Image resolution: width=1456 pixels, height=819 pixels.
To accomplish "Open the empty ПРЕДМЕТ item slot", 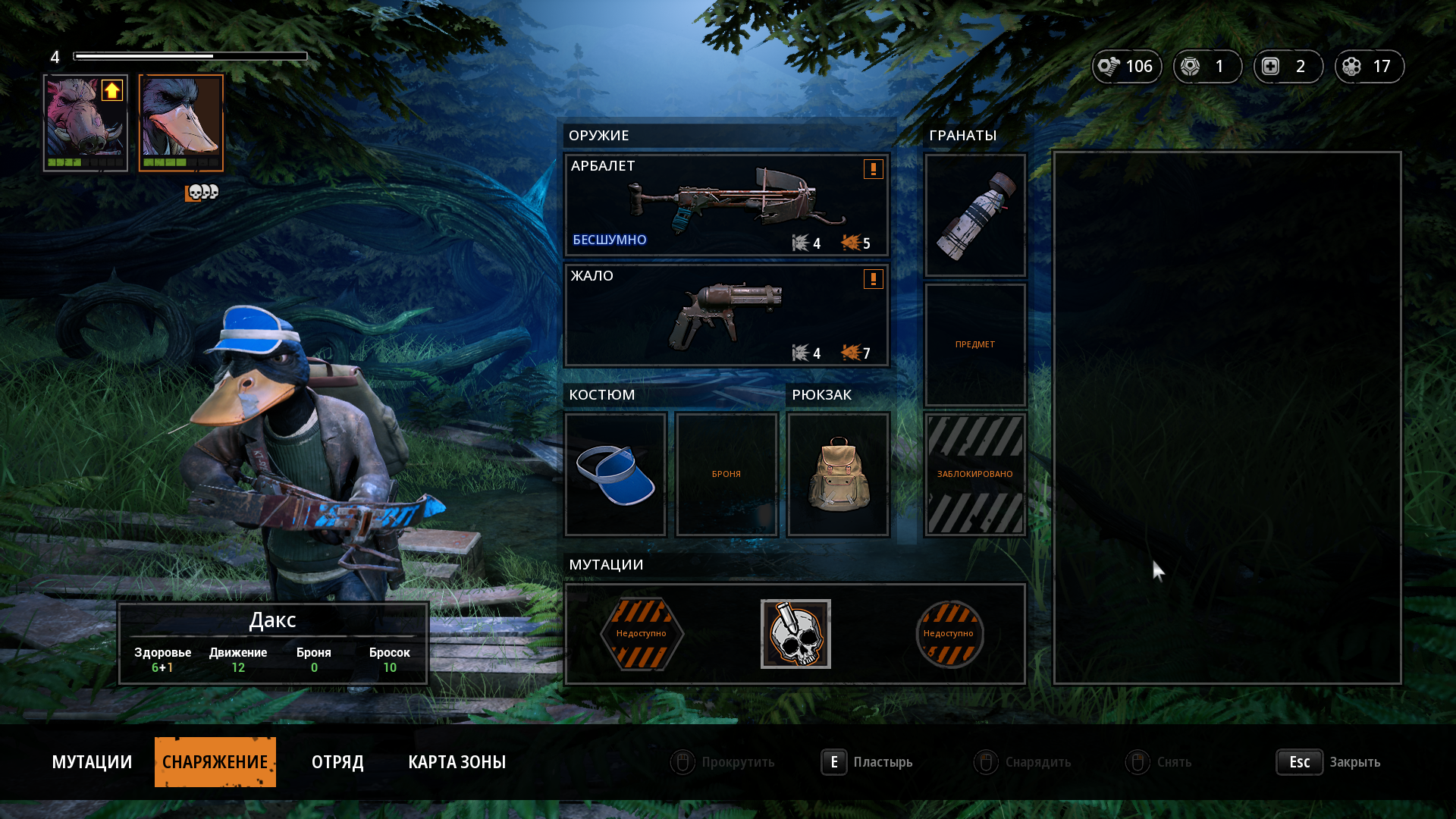I will click(x=975, y=345).
